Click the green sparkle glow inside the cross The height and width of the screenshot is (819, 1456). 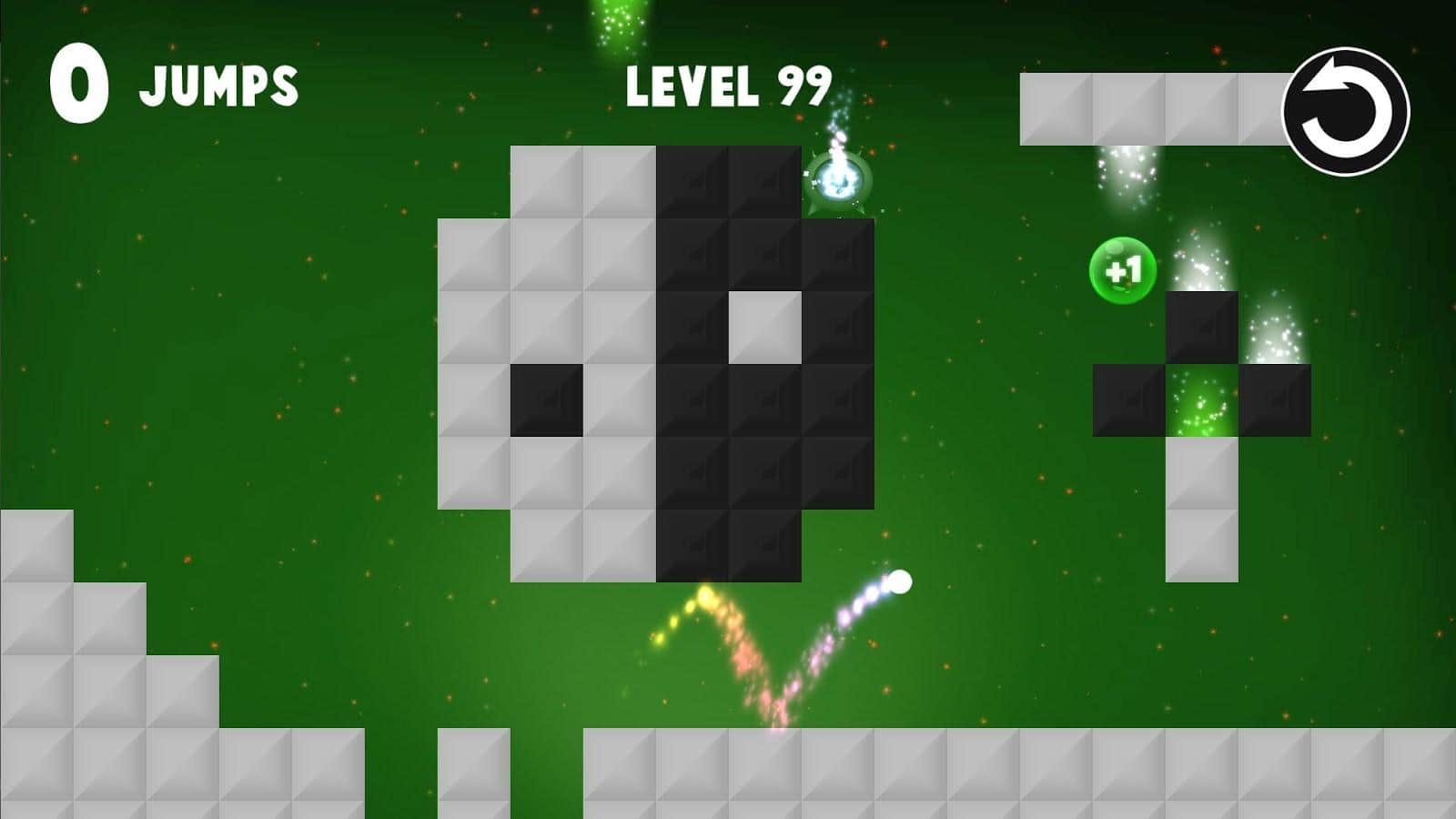tap(1201, 405)
